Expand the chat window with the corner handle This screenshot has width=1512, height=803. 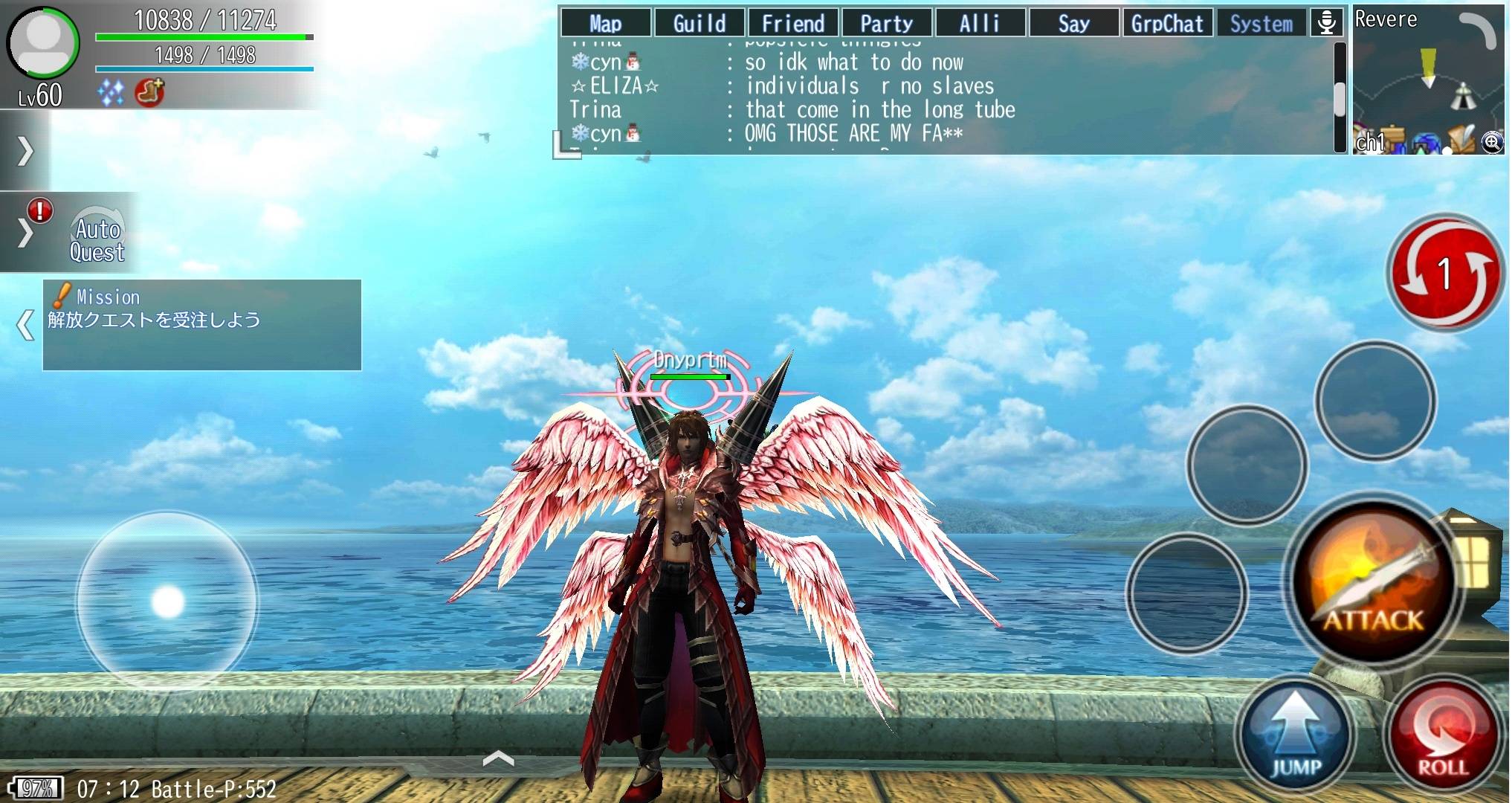click(x=566, y=146)
